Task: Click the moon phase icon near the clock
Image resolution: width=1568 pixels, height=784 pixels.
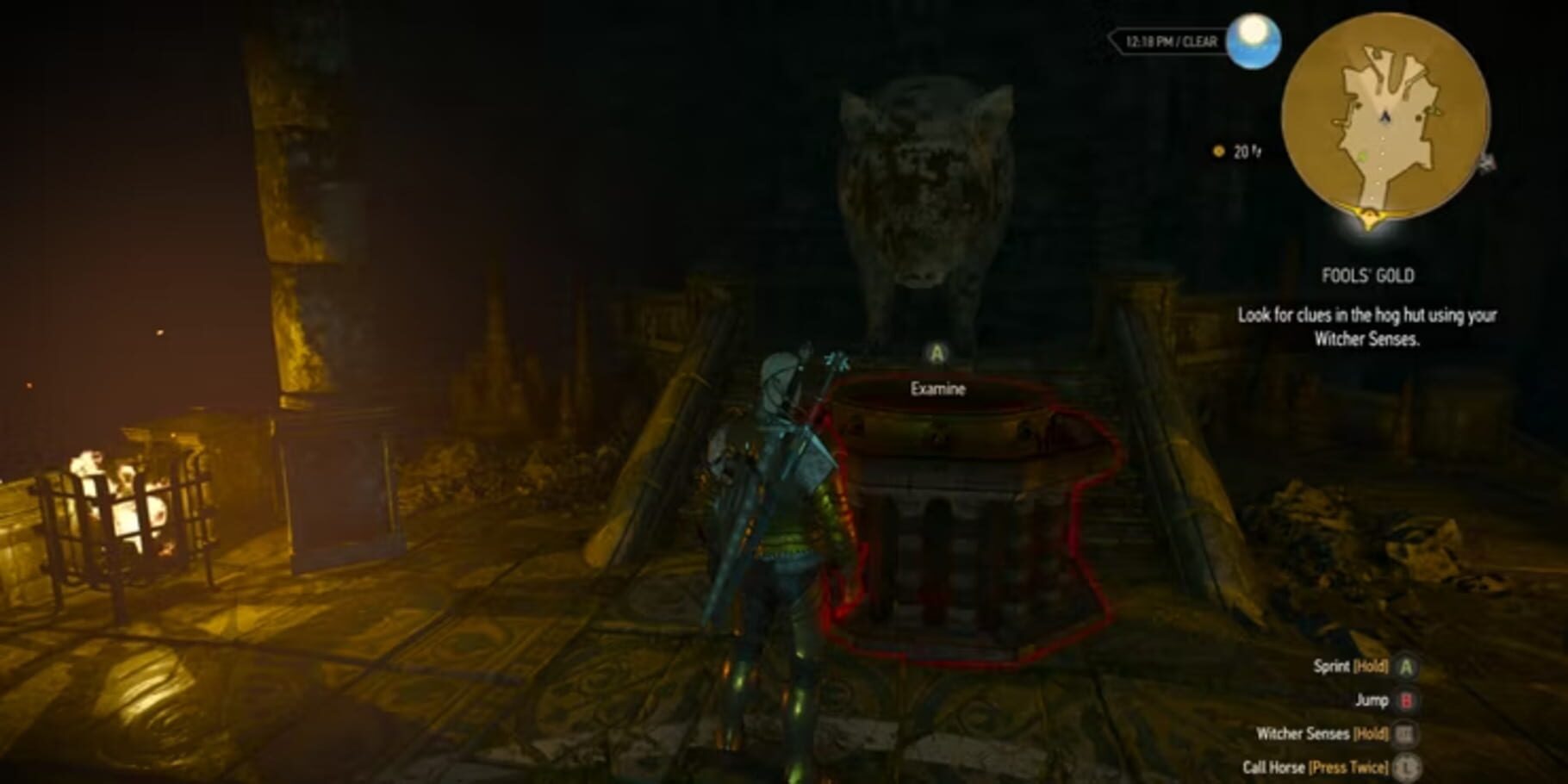Action: click(1254, 41)
